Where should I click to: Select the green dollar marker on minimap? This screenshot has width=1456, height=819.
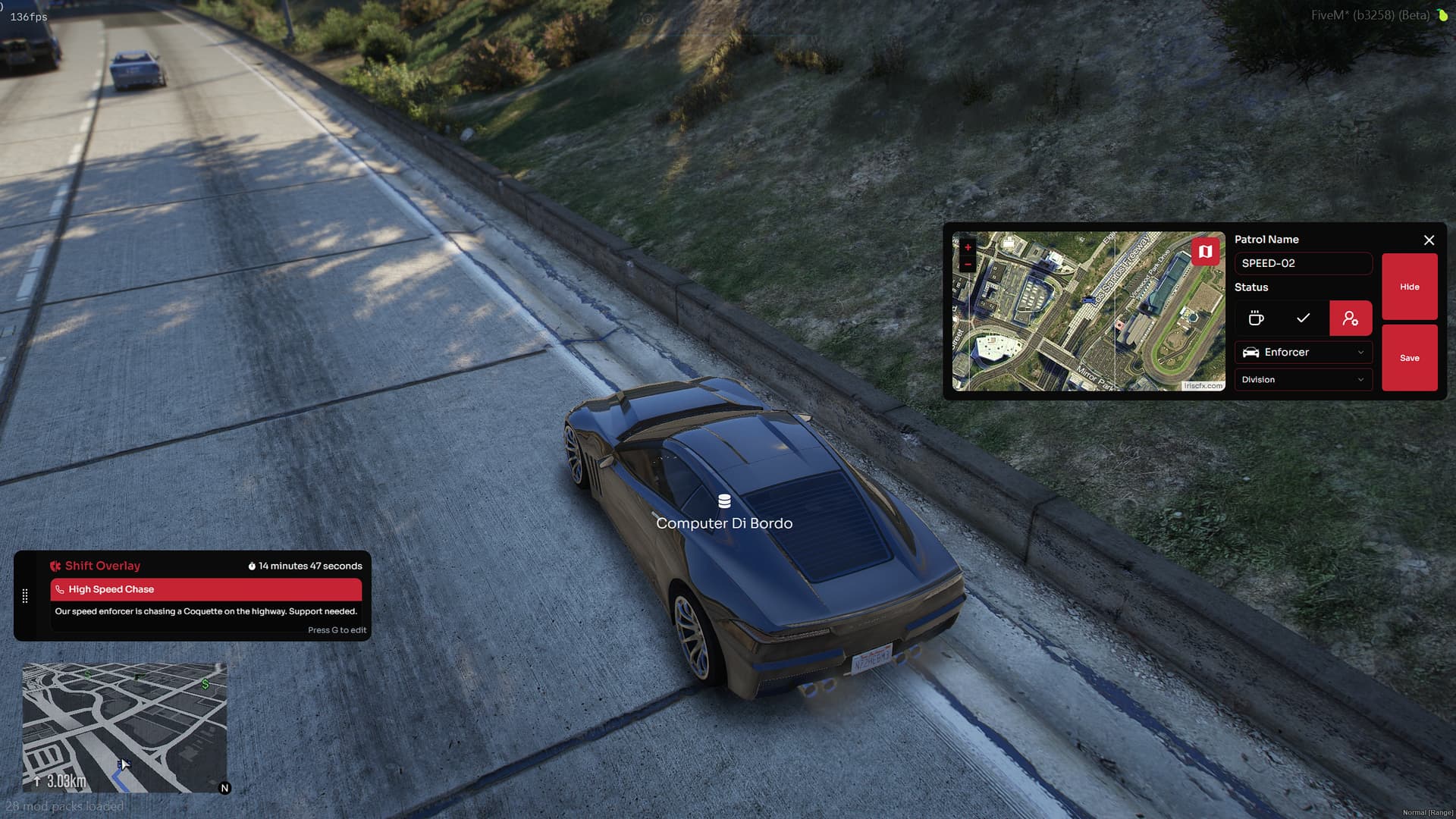pyautogui.click(x=206, y=684)
